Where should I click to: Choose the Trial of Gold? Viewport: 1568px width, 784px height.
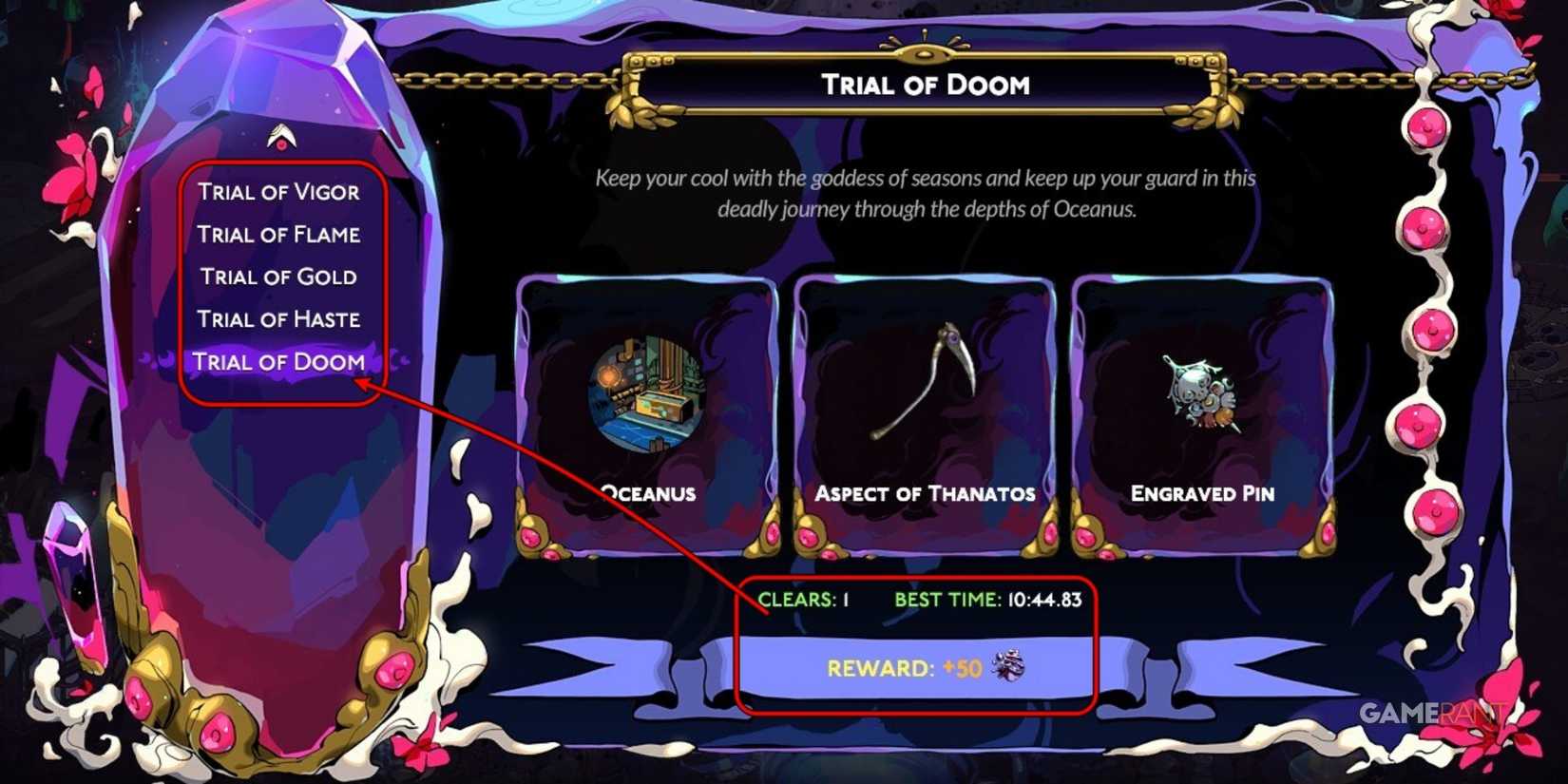[277, 277]
